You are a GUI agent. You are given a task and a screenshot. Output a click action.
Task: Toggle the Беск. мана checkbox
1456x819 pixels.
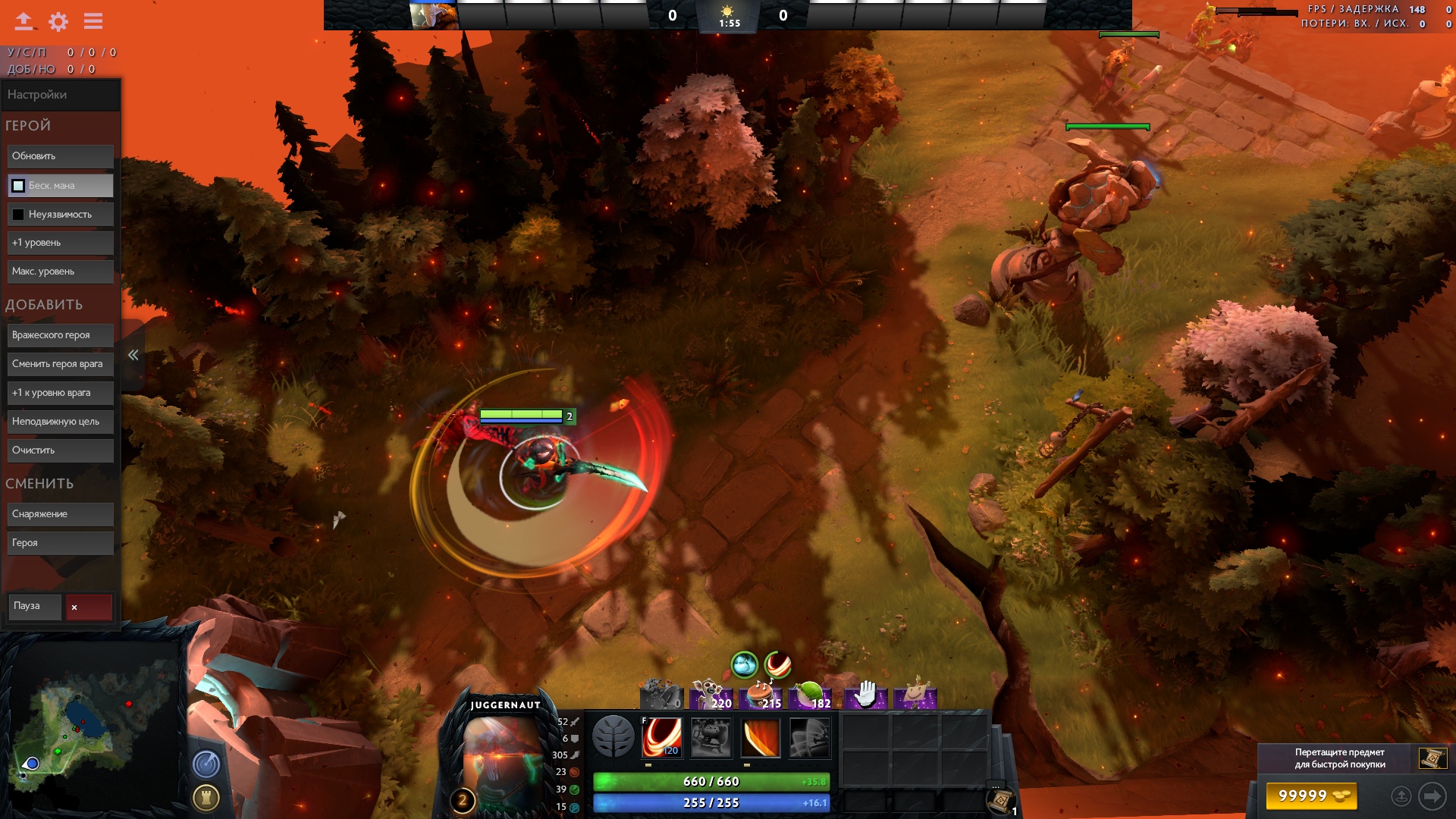click(18, 186)
